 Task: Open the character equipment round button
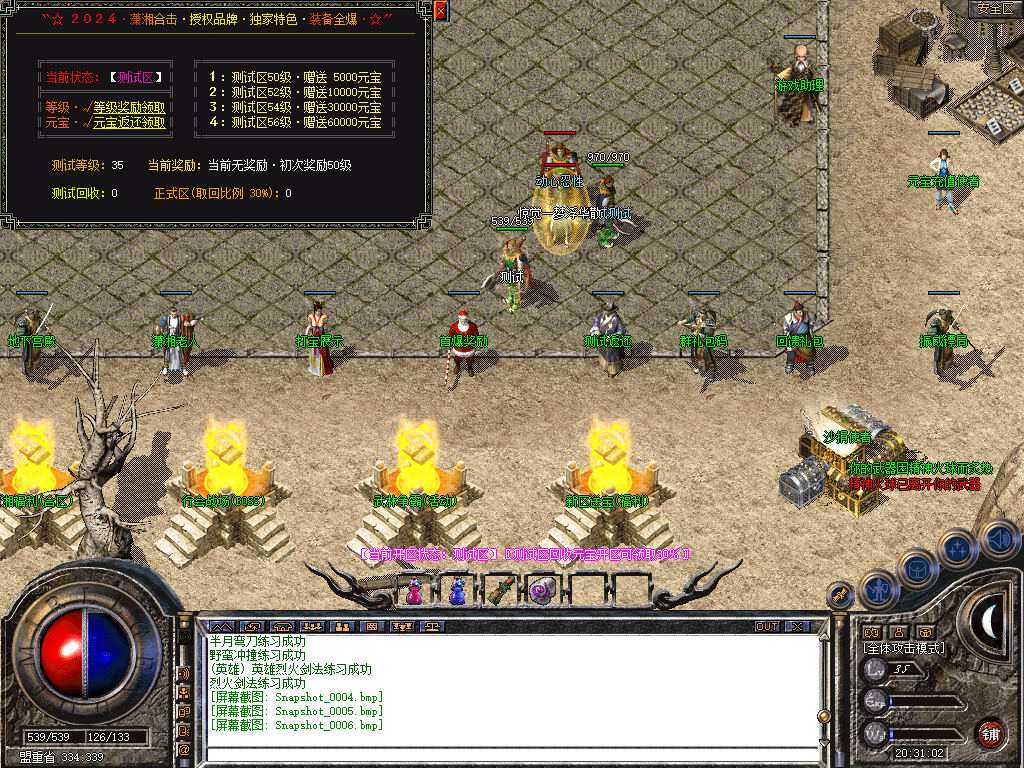tap(877, 589)
